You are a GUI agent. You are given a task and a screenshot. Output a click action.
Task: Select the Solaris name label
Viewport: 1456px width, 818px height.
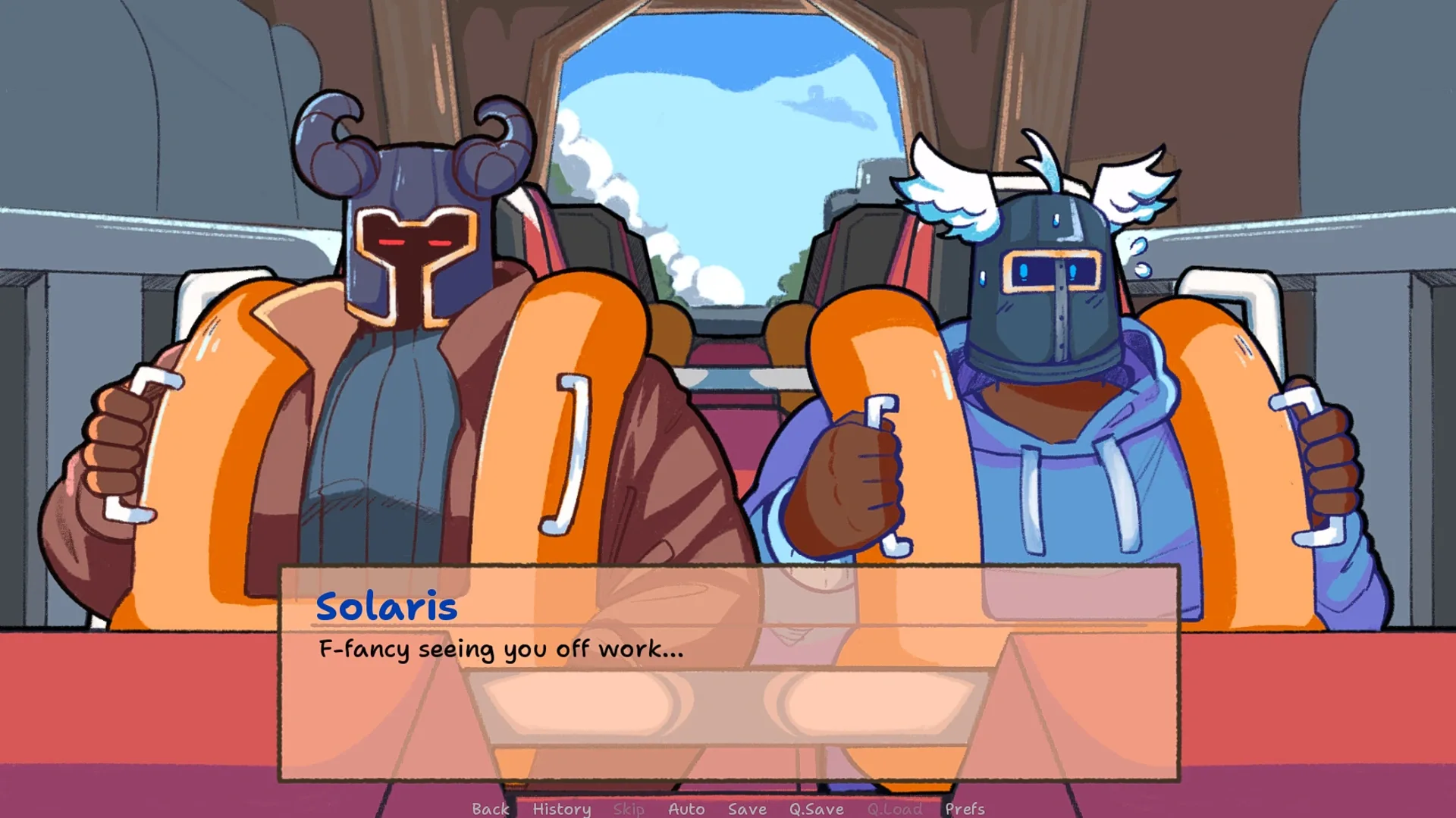tap(387, 606)
